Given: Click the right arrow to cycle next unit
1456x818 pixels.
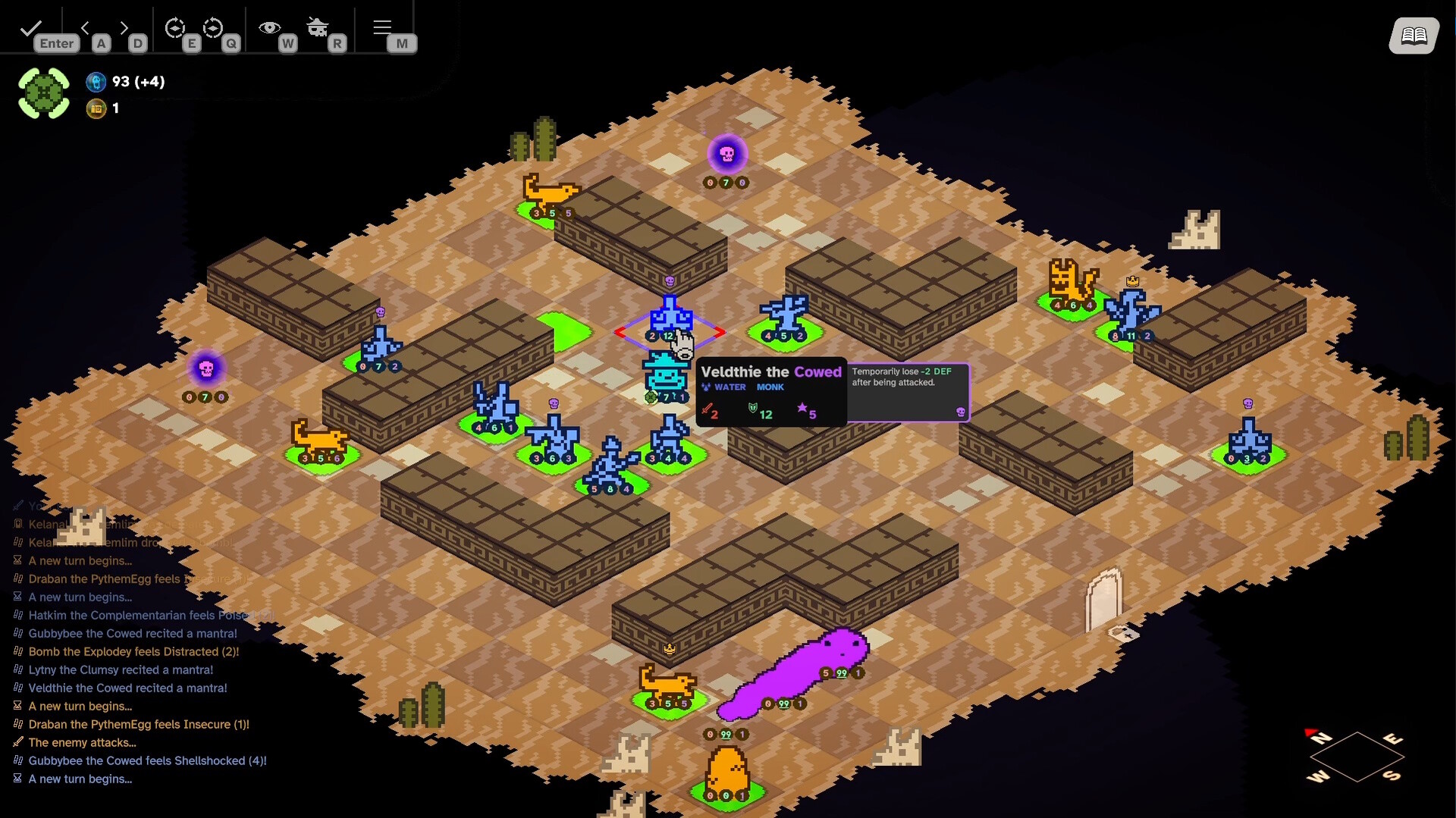Looking at the screenshot, I should [124, 27].
